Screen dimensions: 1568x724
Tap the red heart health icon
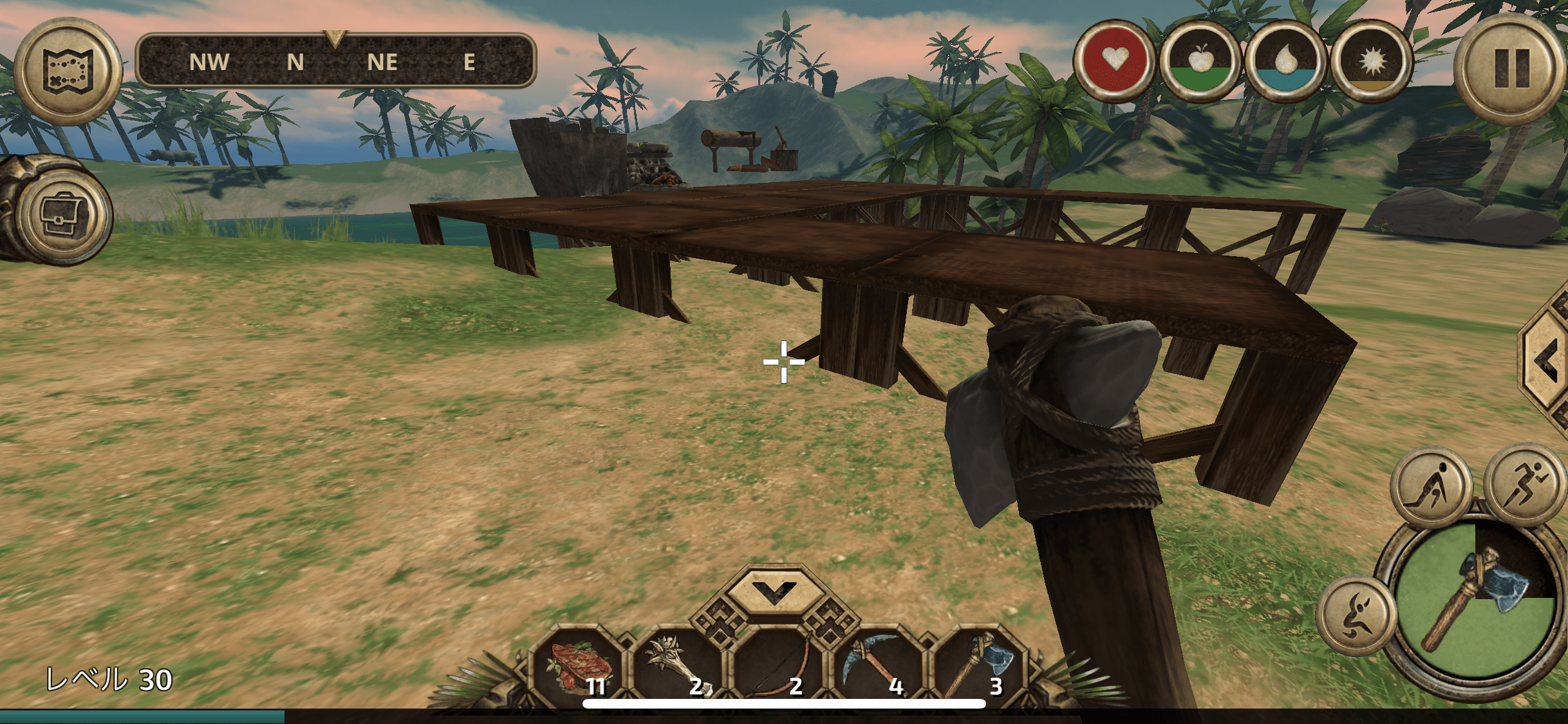coord(1114,61)
